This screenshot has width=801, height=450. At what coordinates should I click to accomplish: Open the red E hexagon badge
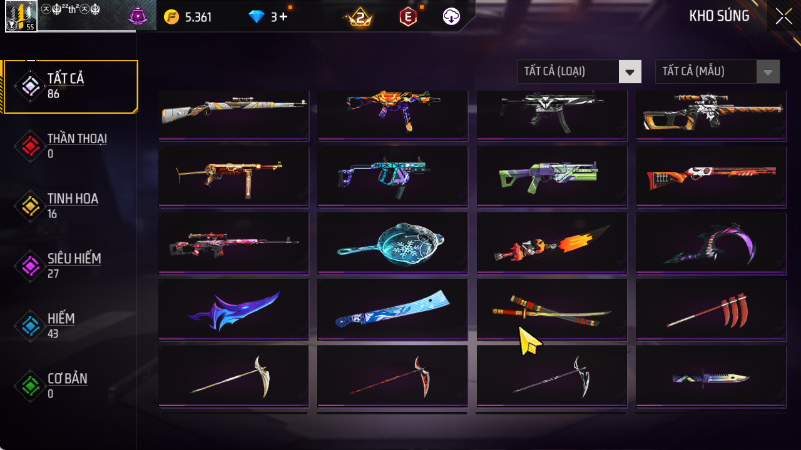(x=407, y=17)
